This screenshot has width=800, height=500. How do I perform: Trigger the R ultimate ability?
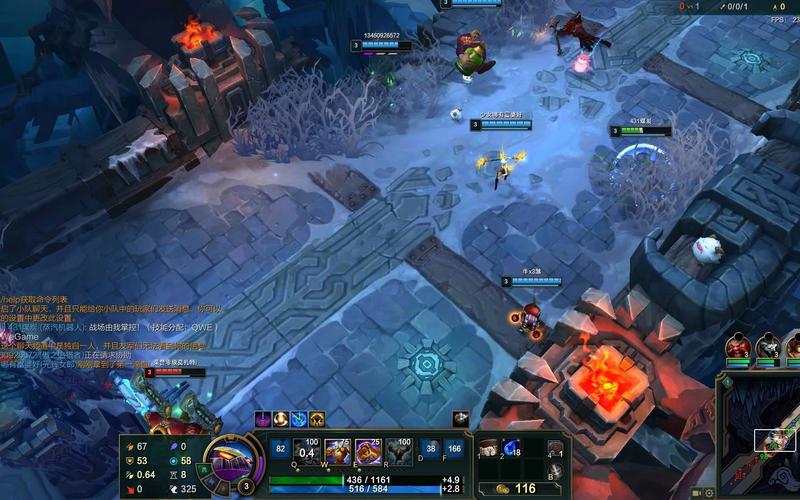point(398,453)
